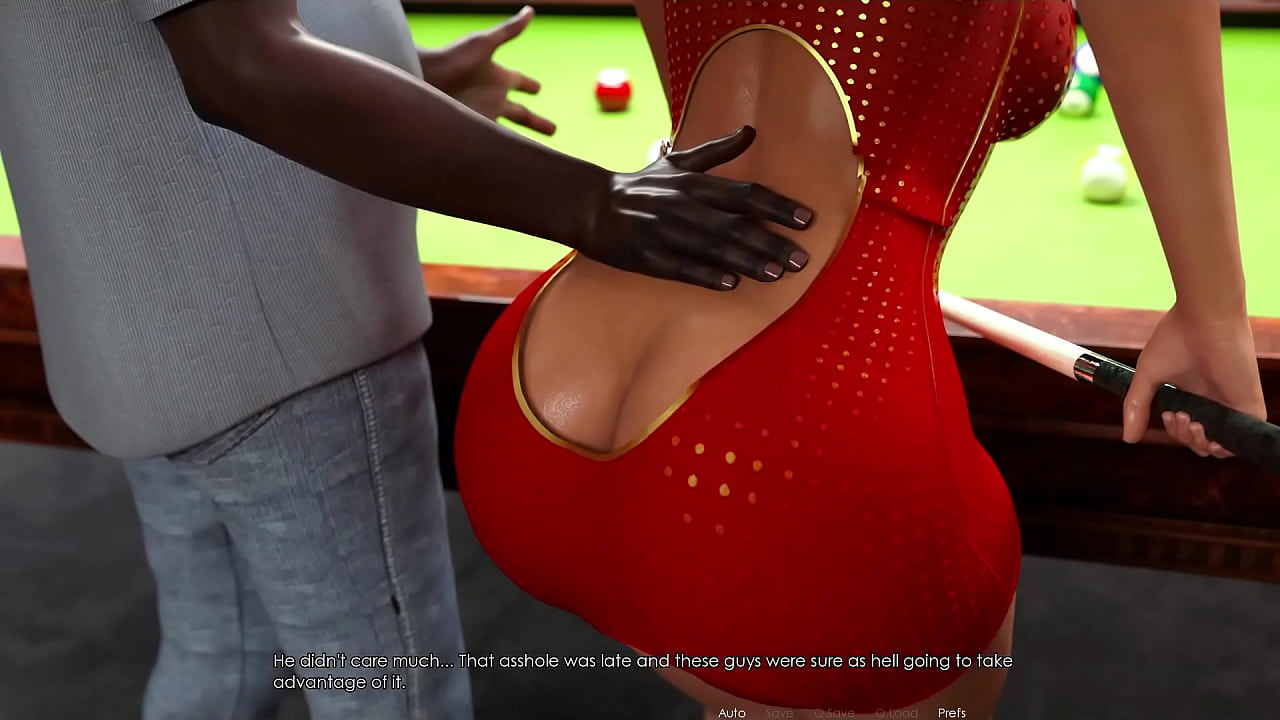Click Auto to toggle auto-forward text
The width and height of the screenshot is (1280, 720).
[733, 713]
